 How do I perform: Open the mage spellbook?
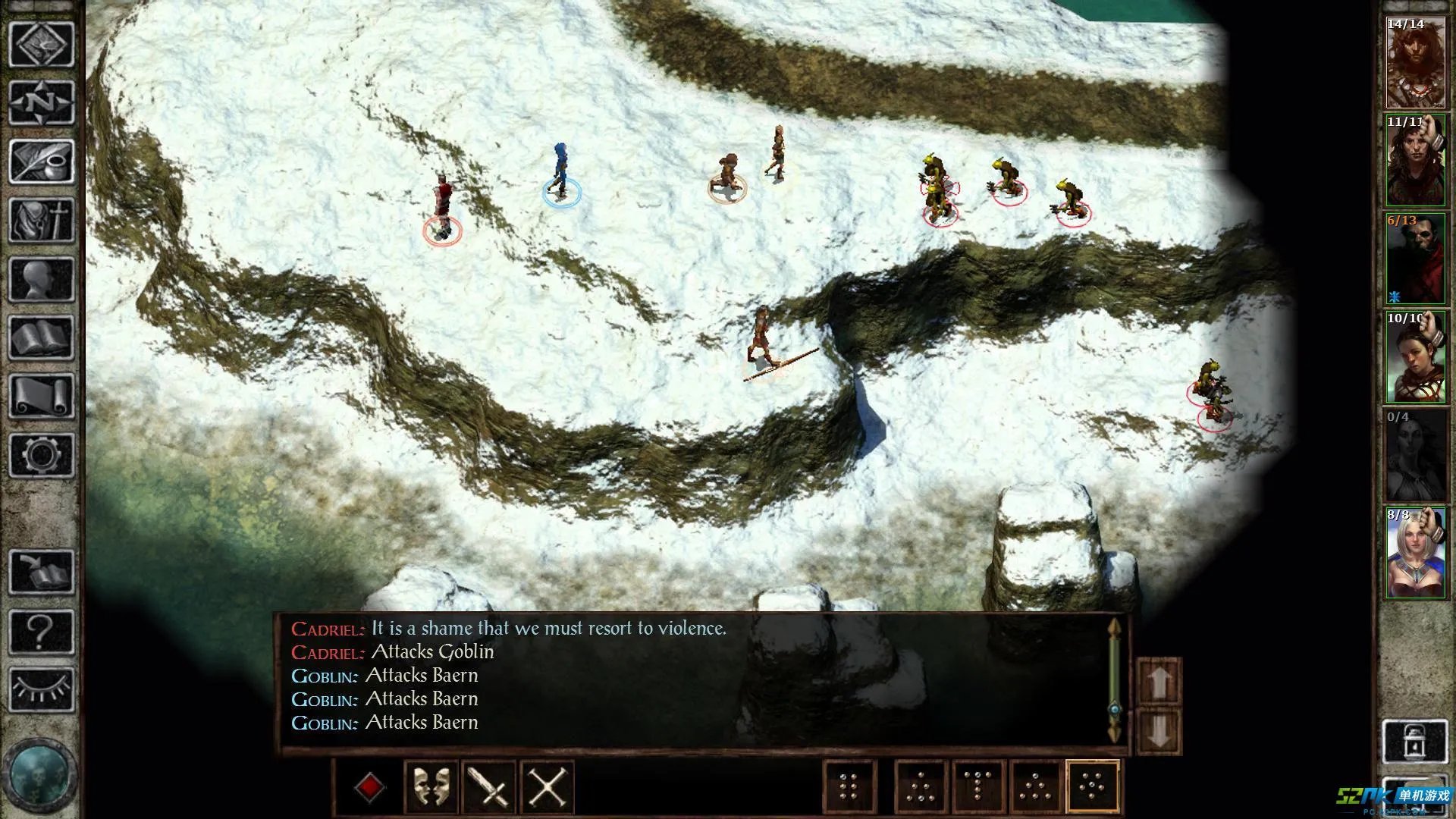(x=42, y=337)
